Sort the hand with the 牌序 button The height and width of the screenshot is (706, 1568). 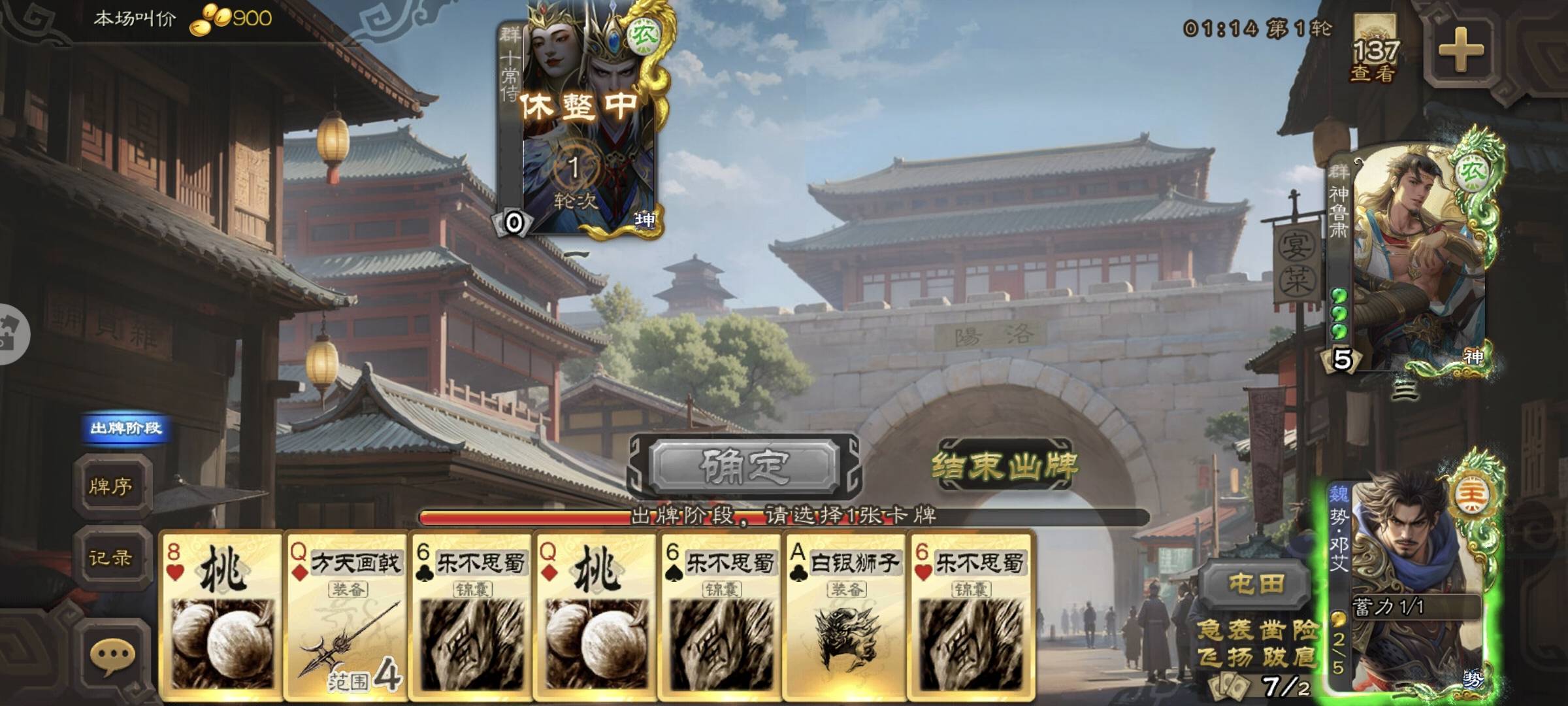tap(111, 486)
